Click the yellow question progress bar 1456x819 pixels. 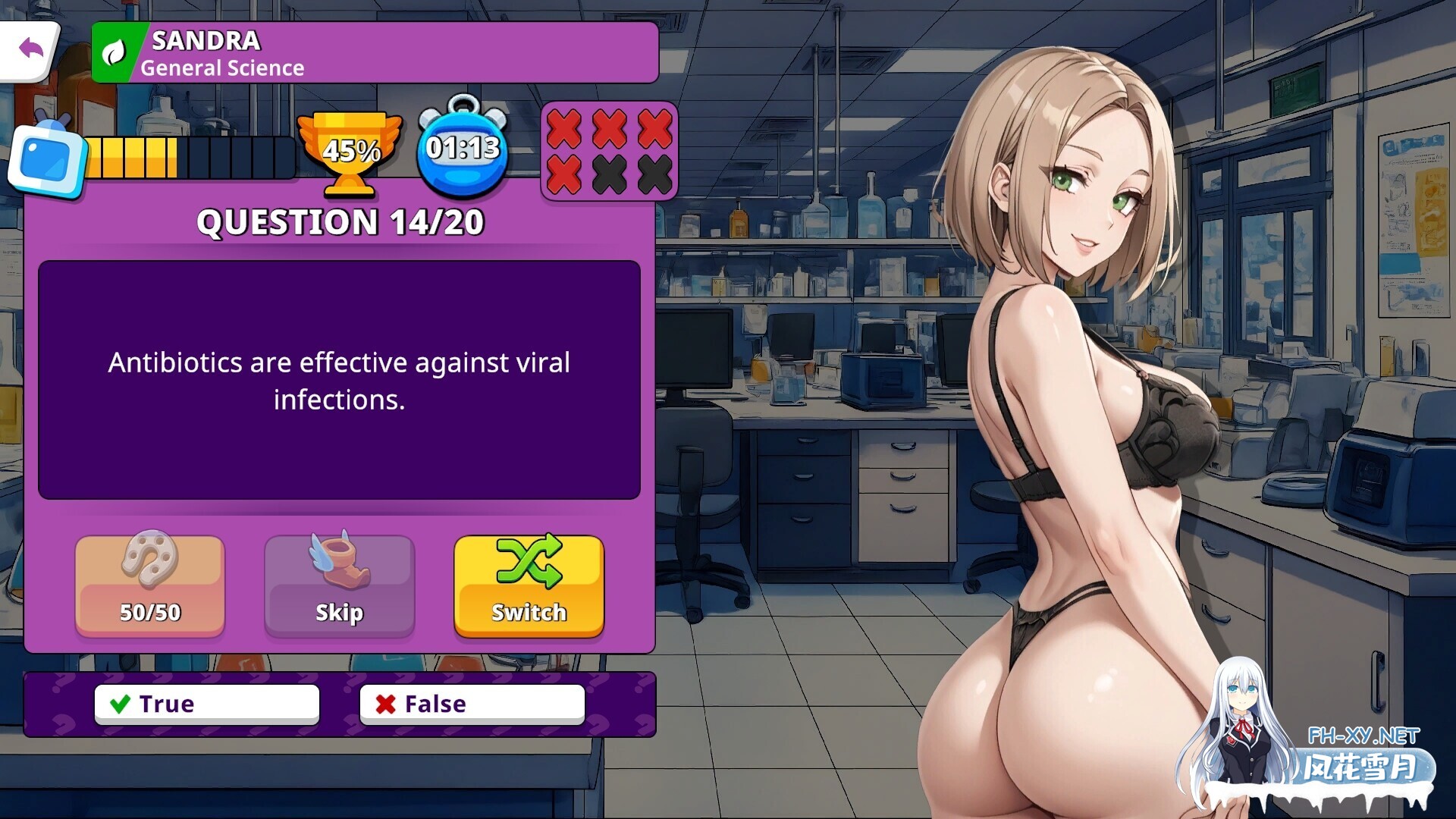click(x=133, y=155)
